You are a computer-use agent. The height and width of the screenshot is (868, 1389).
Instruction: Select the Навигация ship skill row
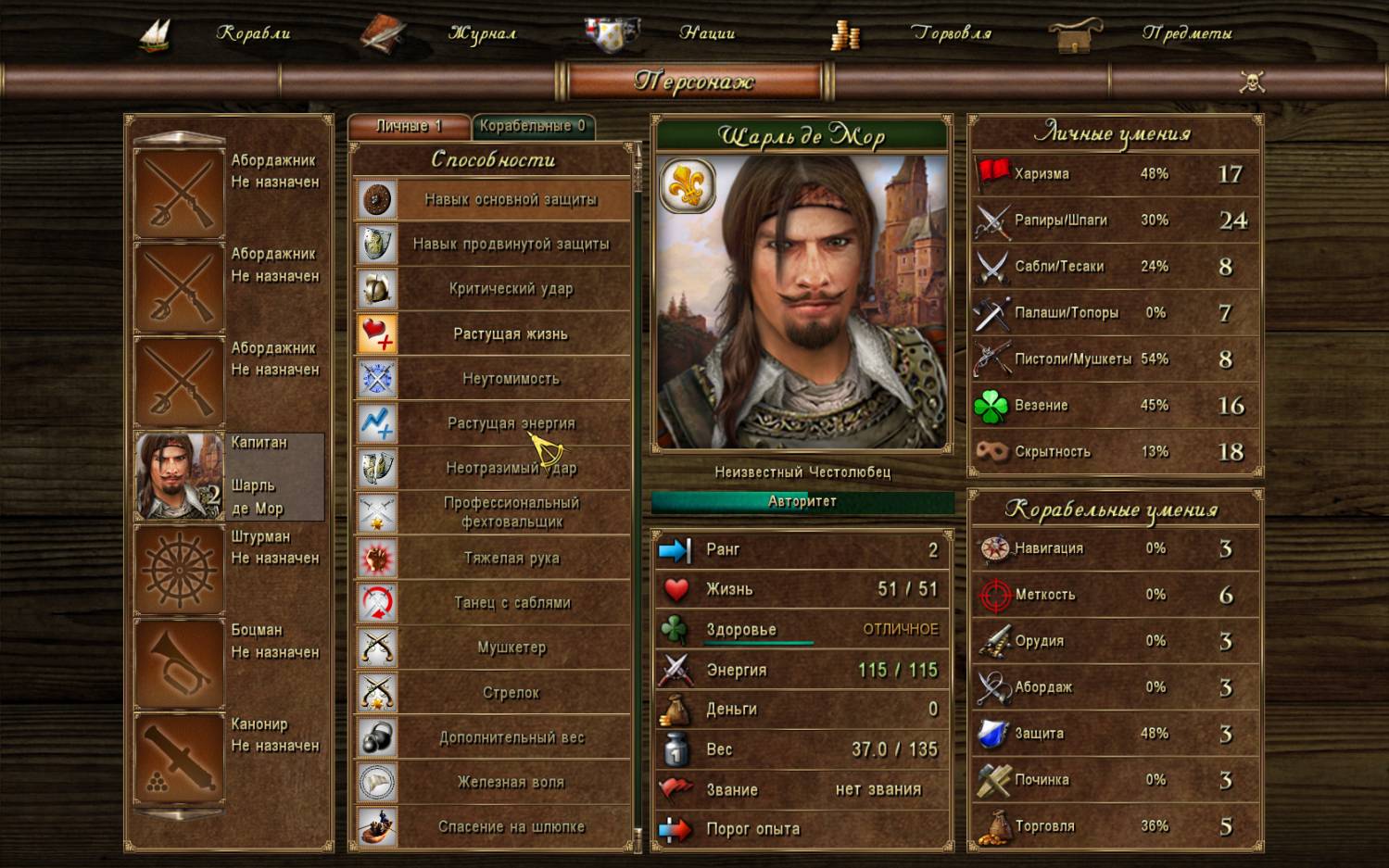[1115, 548]
